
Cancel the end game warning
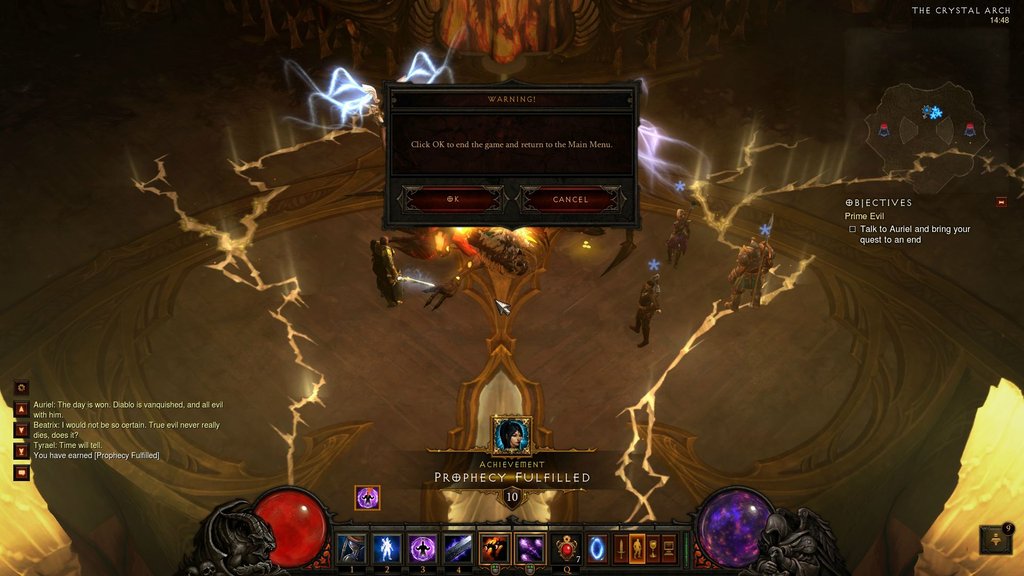click(x=571, y=199)
